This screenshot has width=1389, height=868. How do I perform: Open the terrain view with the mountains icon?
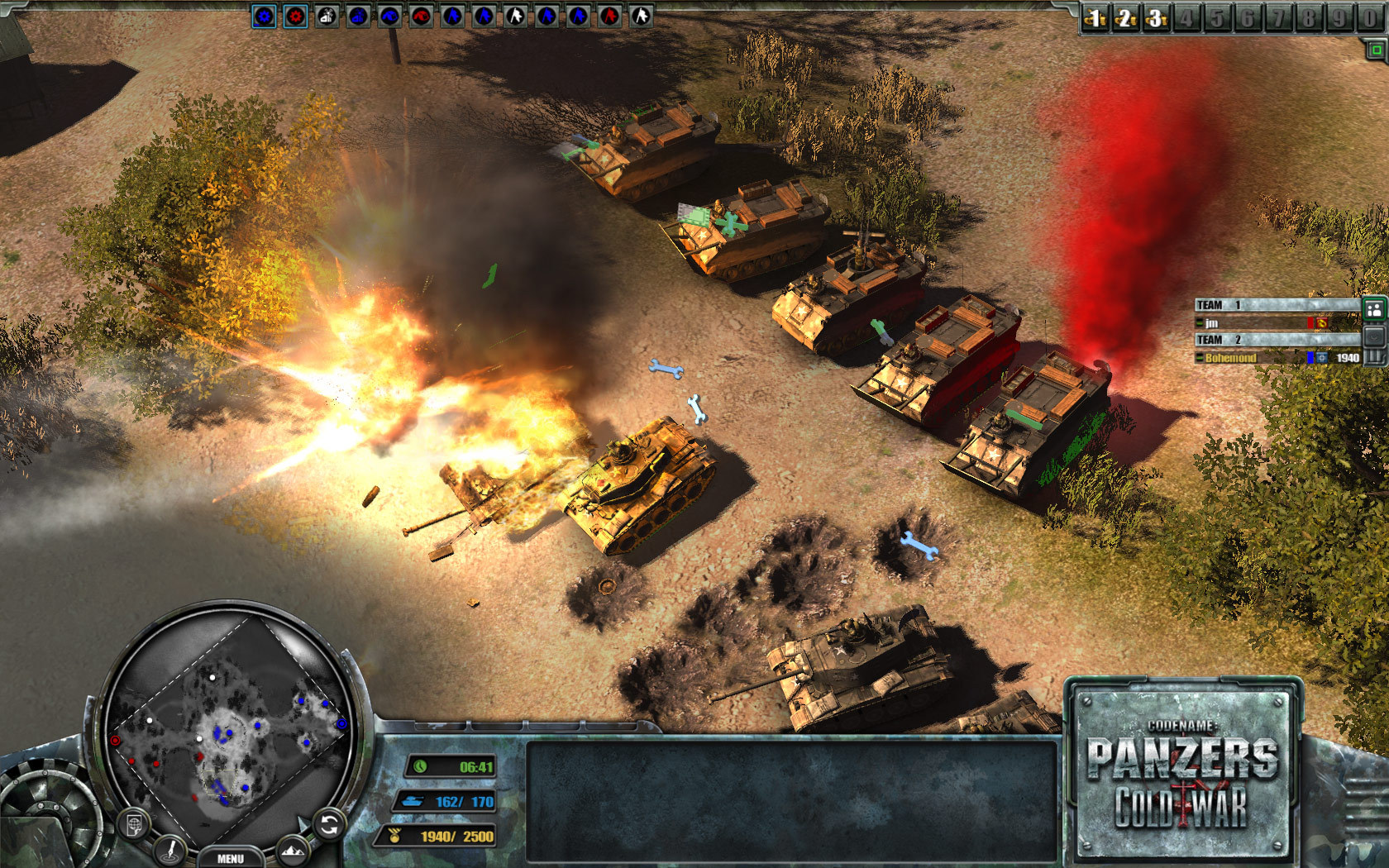293,852
